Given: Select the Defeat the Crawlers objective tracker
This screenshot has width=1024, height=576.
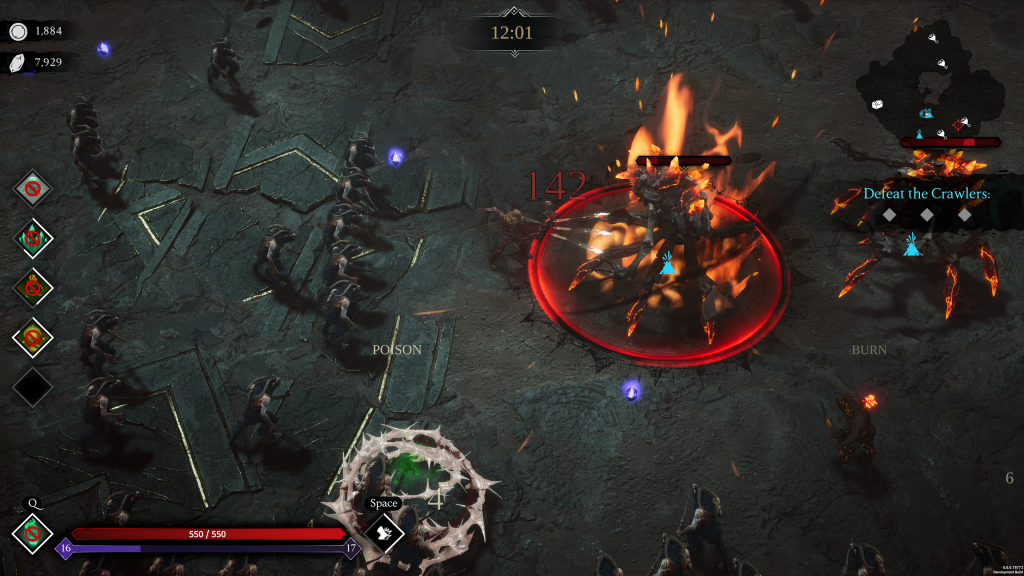Looking at the screenshot, I should (x=926, y=194).
